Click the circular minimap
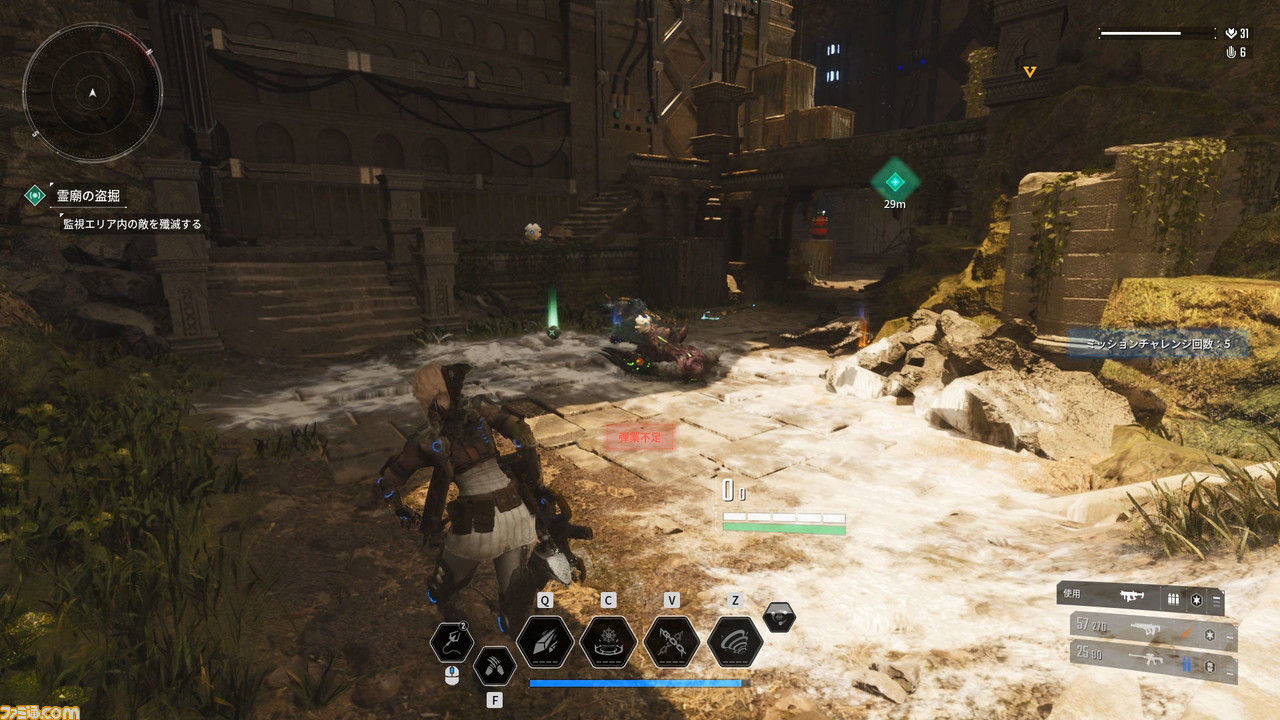1280x720 pixels. 92,93
